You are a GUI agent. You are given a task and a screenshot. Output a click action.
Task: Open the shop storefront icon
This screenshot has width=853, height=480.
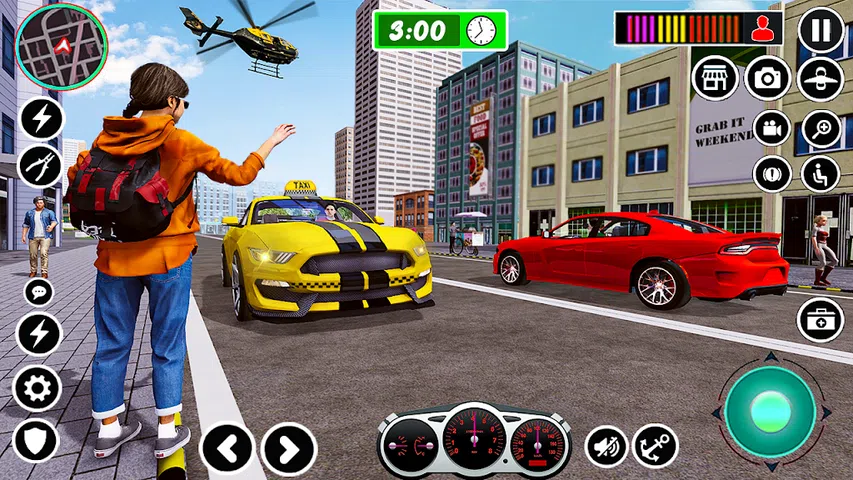pyautogui.click(x=714, y=78)
